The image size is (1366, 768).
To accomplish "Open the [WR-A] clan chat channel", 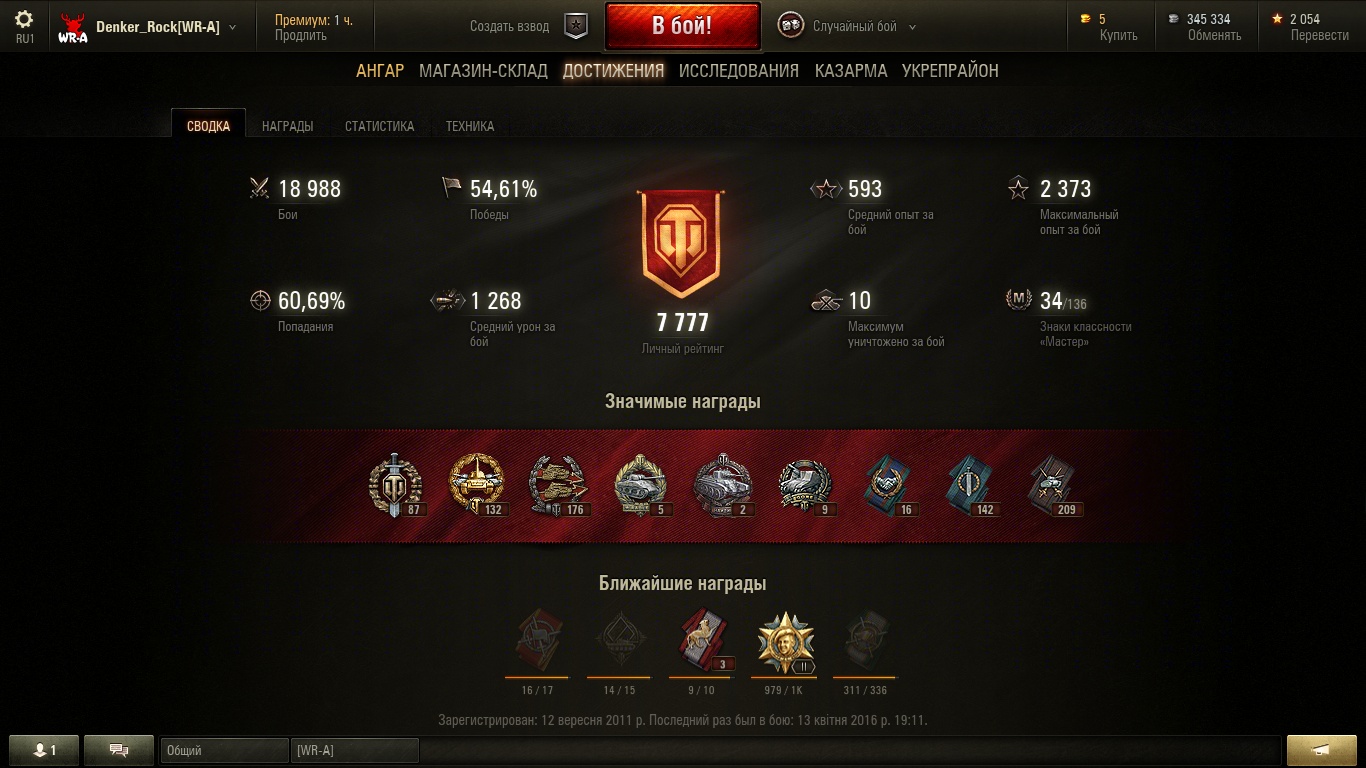I will 354,750.
